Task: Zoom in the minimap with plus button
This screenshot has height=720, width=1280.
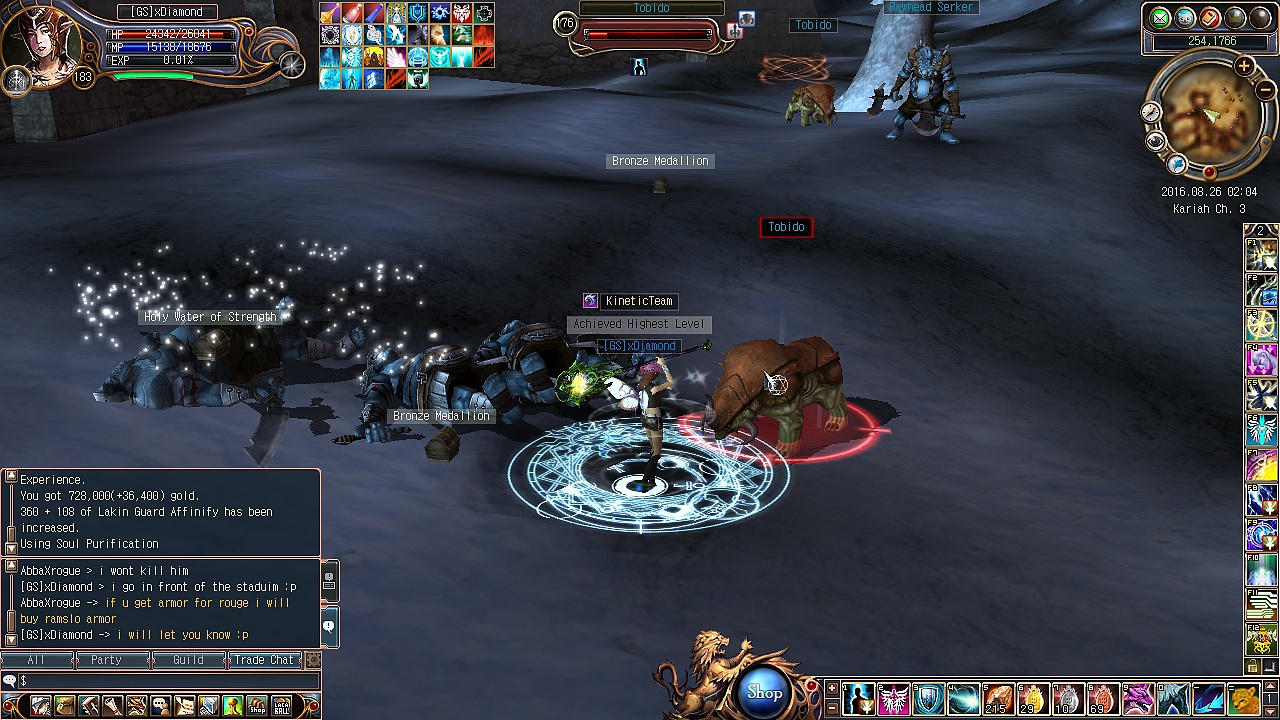Action: pos(1243,67)
